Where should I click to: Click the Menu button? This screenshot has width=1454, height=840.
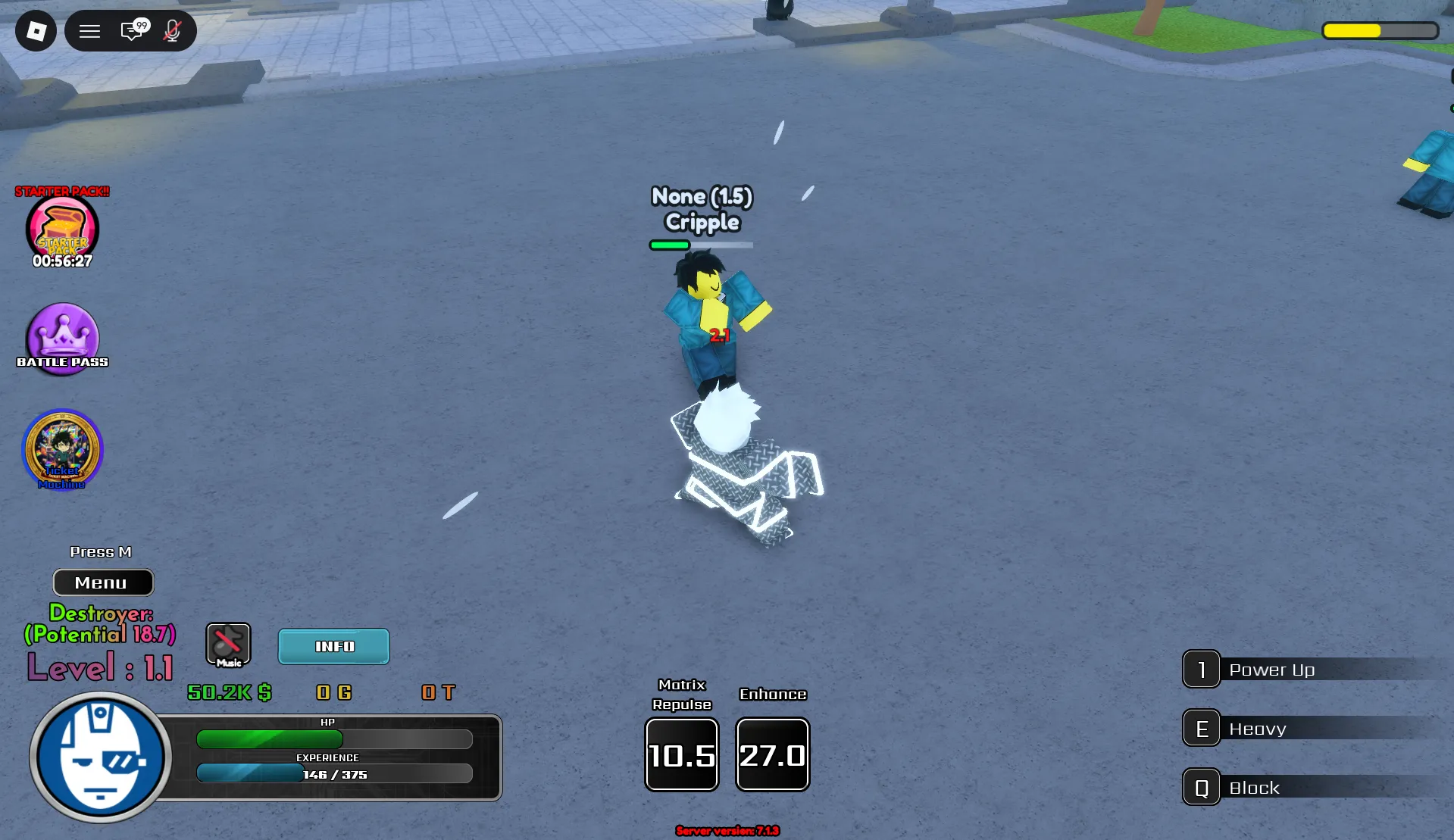[x=103, y=582]
